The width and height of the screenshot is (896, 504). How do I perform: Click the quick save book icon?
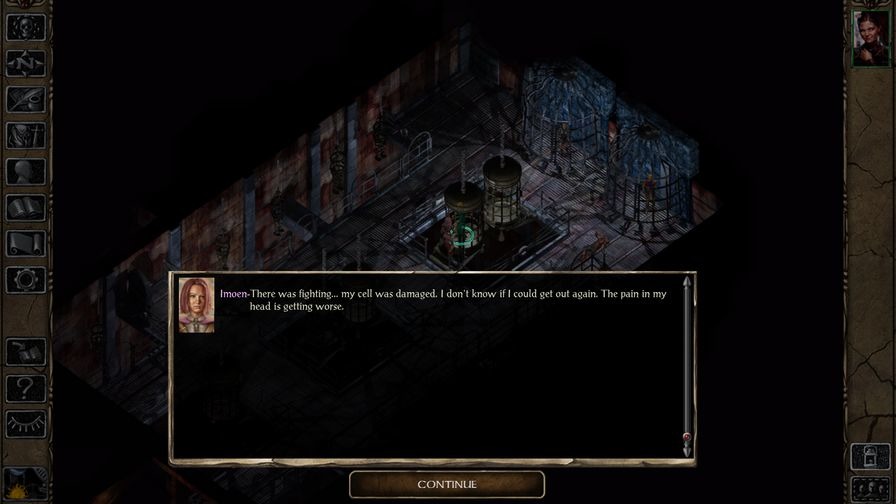pos(25,352)
